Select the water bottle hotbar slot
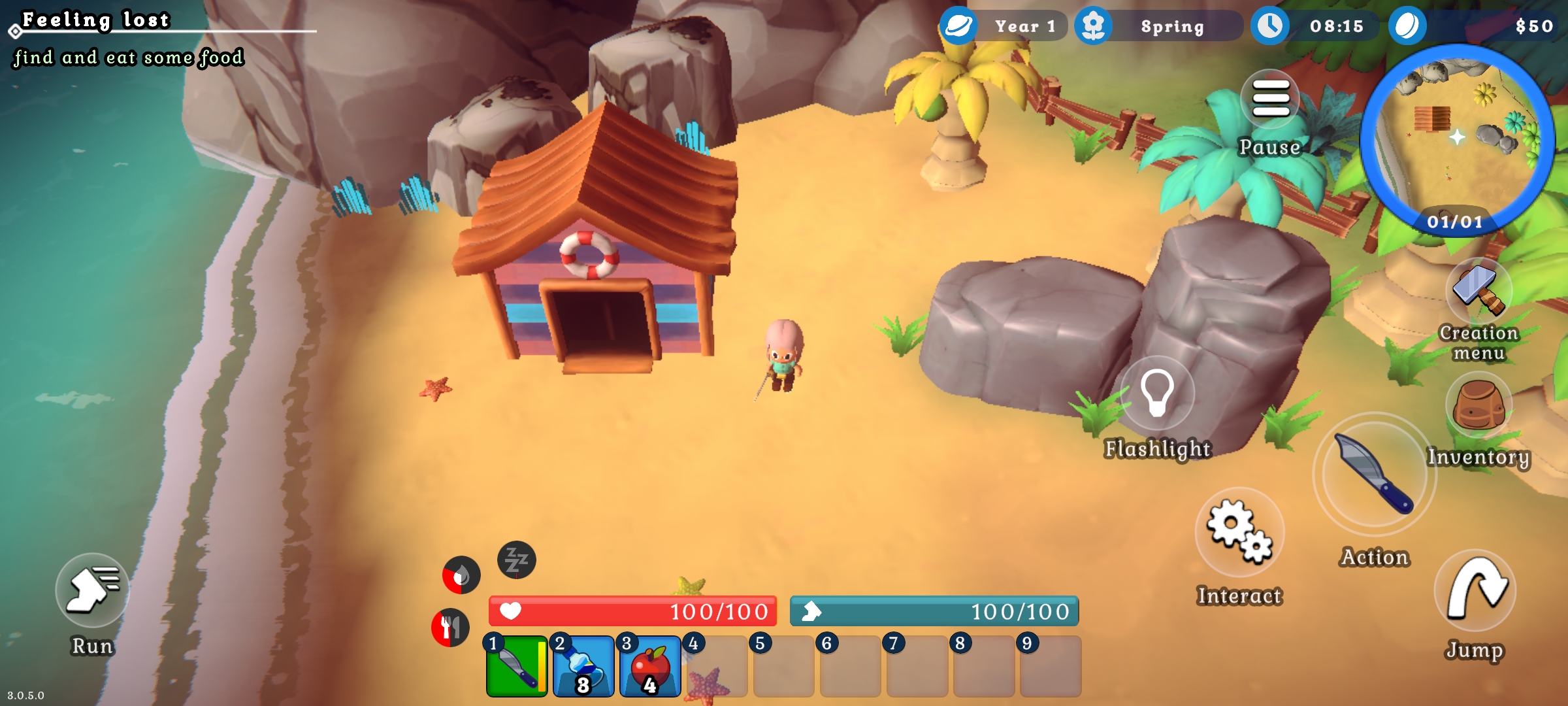 [583, 666]
